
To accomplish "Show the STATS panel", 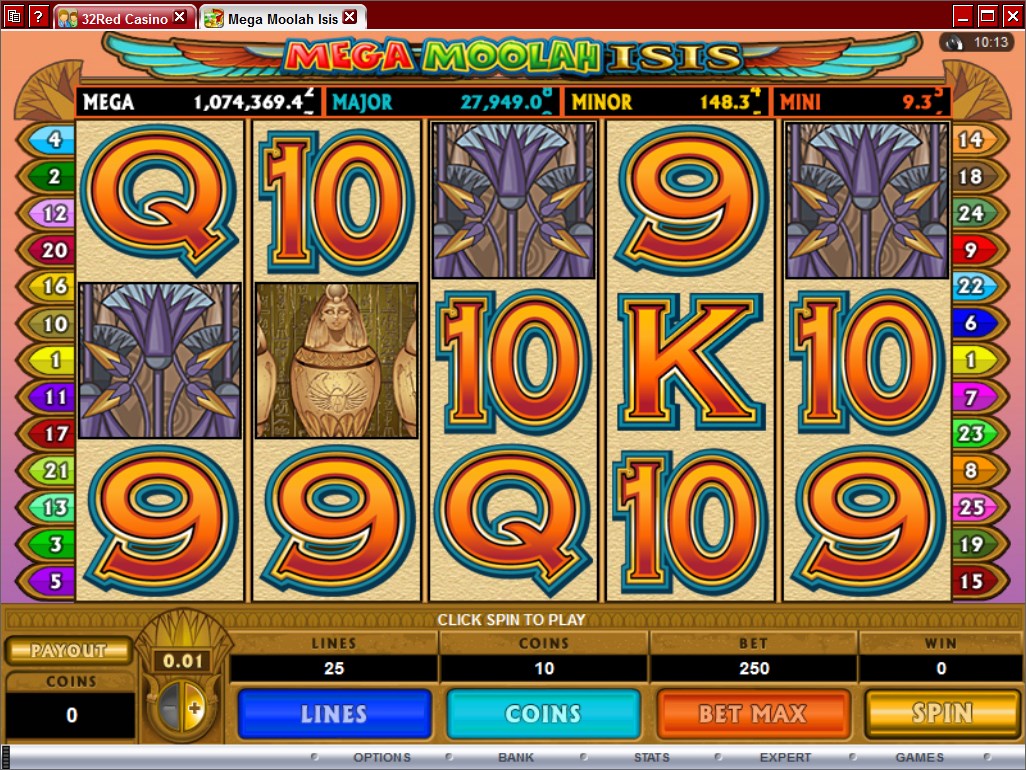I will point(652,757).
